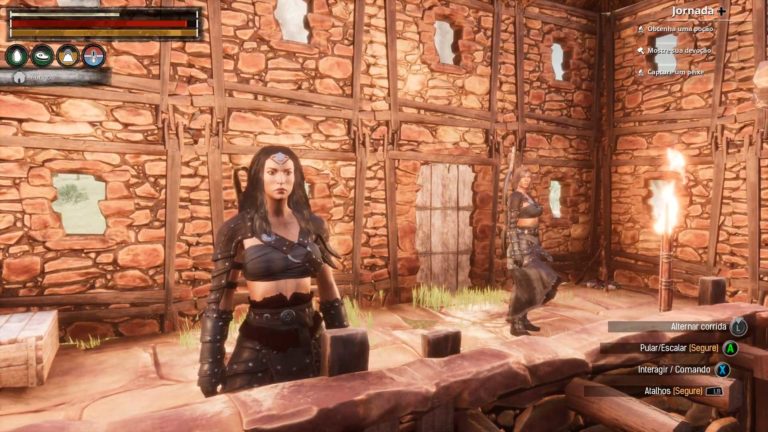Click the orange-and-white status effect icon
768x432 pixels.
coord(68,56)
